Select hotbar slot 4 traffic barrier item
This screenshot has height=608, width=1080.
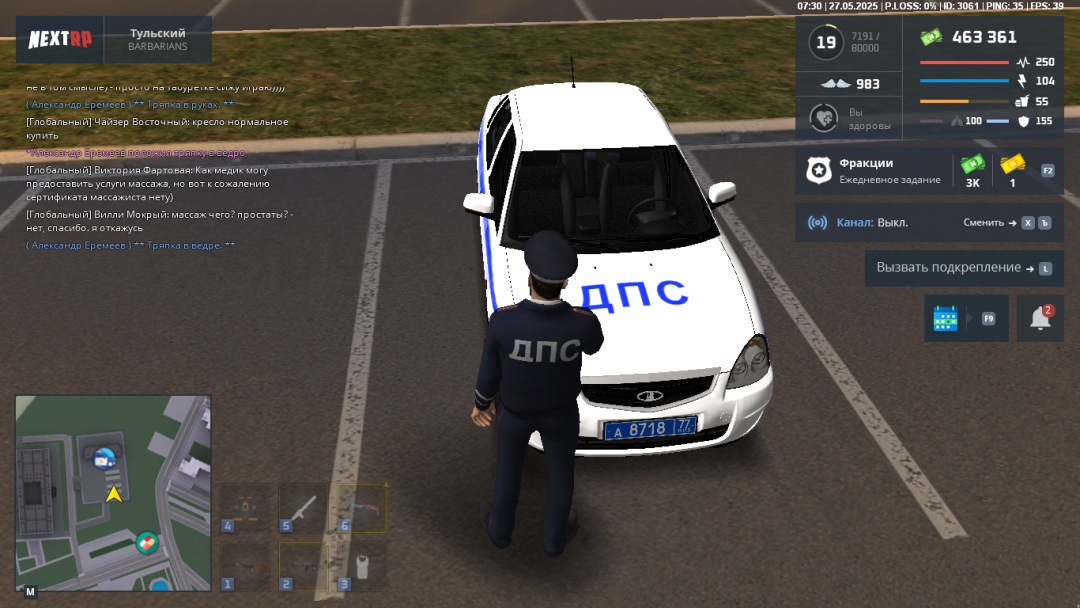tap(246, 508)
